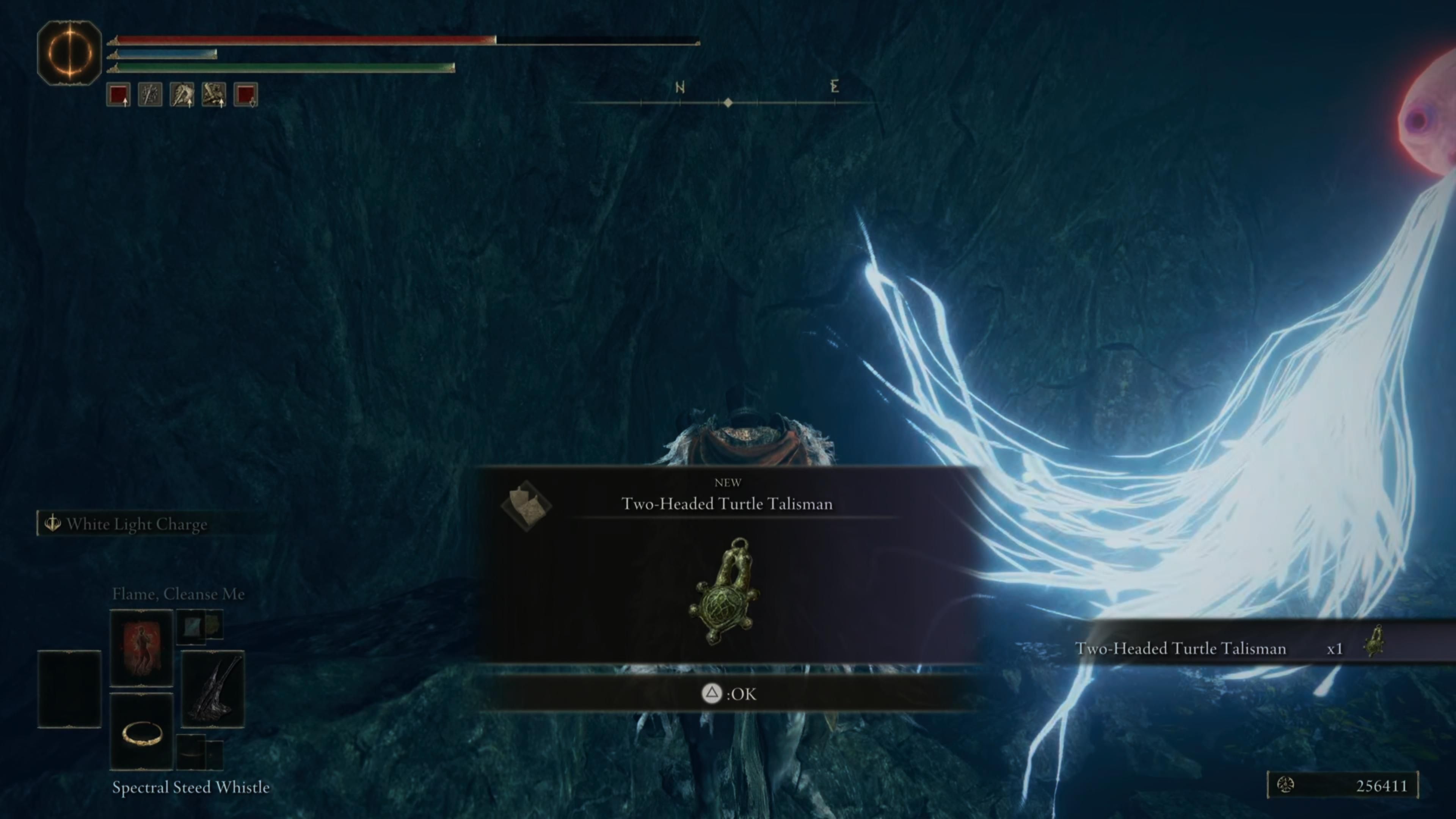Click the compass bar showing N and E
Viewport: 1456px width, 819px height.
pos(728,96)
